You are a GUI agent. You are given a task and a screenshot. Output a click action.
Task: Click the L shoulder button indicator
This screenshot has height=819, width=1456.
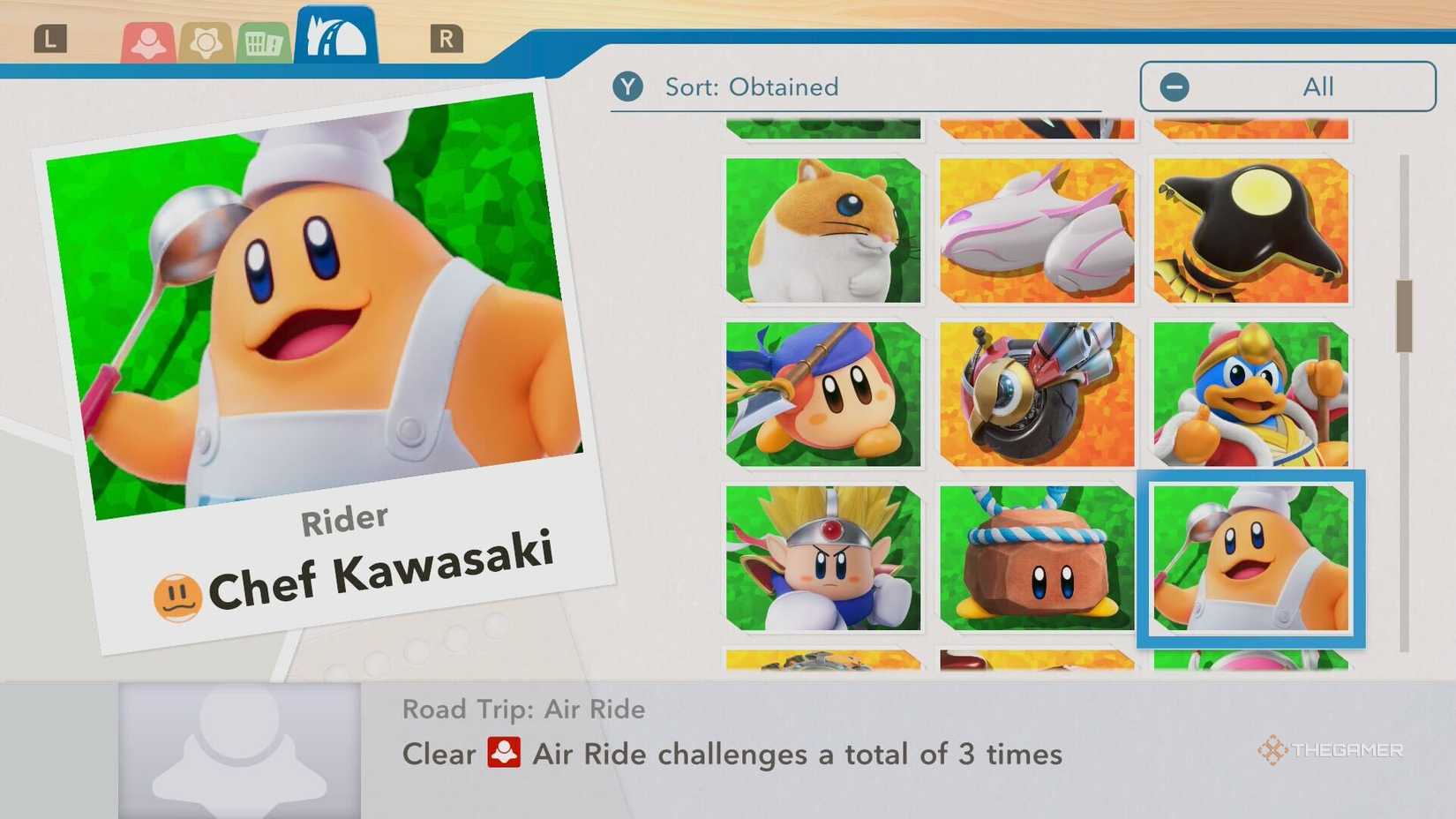pyautogui.click(x=50, y=38)
